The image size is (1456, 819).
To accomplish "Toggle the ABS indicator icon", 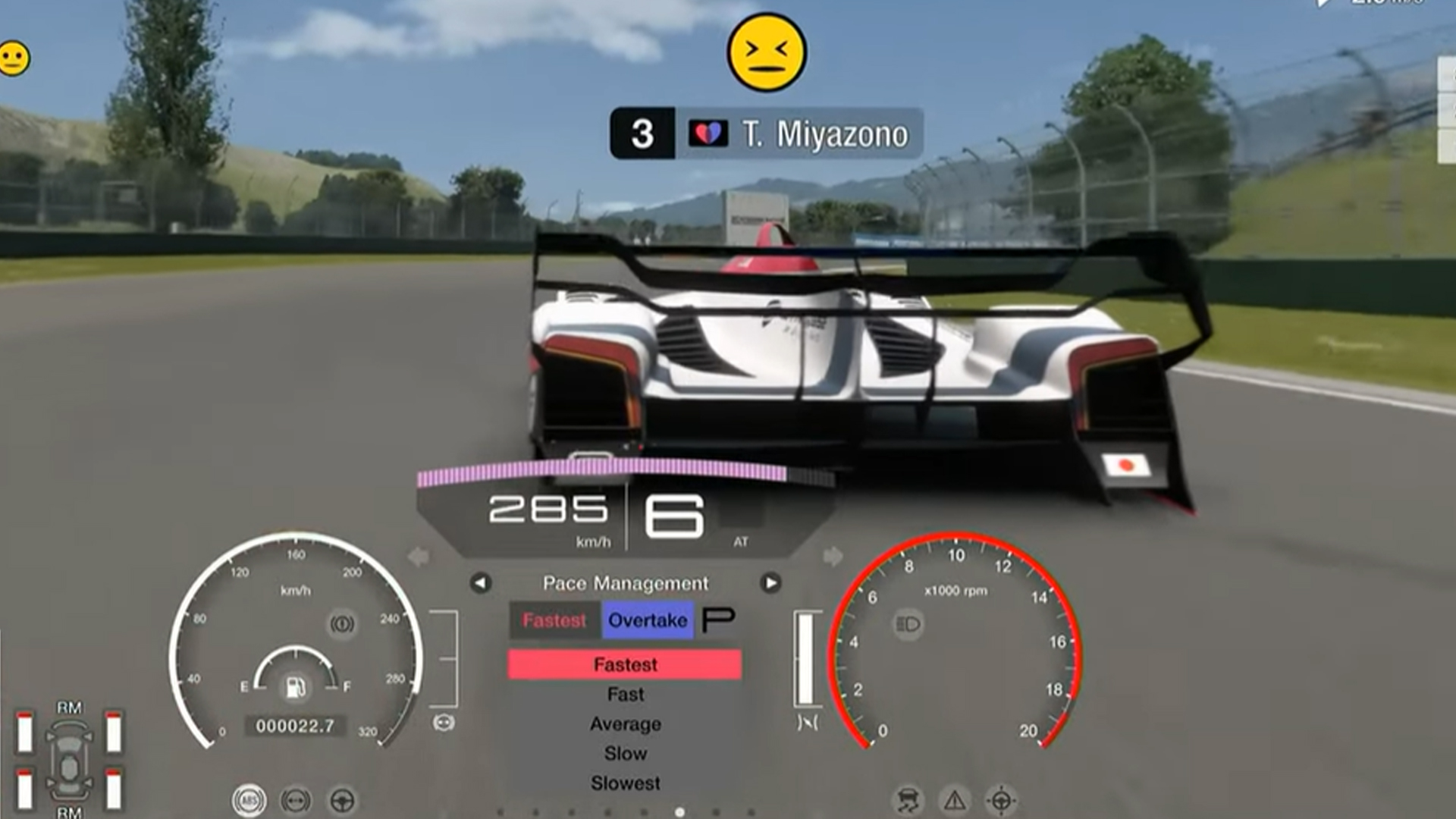I will pyautogui.click(x=249, y=800).
